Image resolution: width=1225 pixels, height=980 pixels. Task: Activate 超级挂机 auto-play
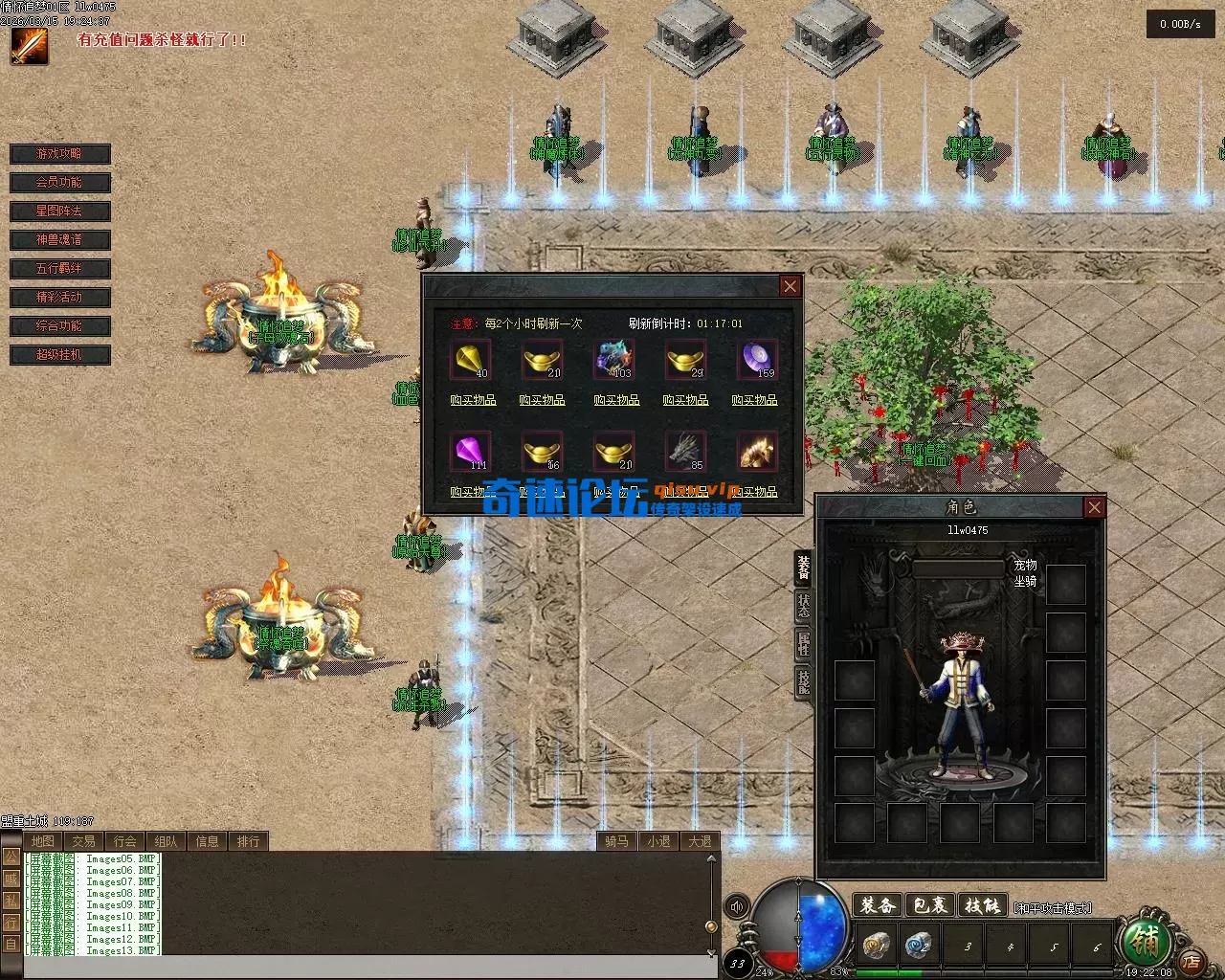pos(60,355)
